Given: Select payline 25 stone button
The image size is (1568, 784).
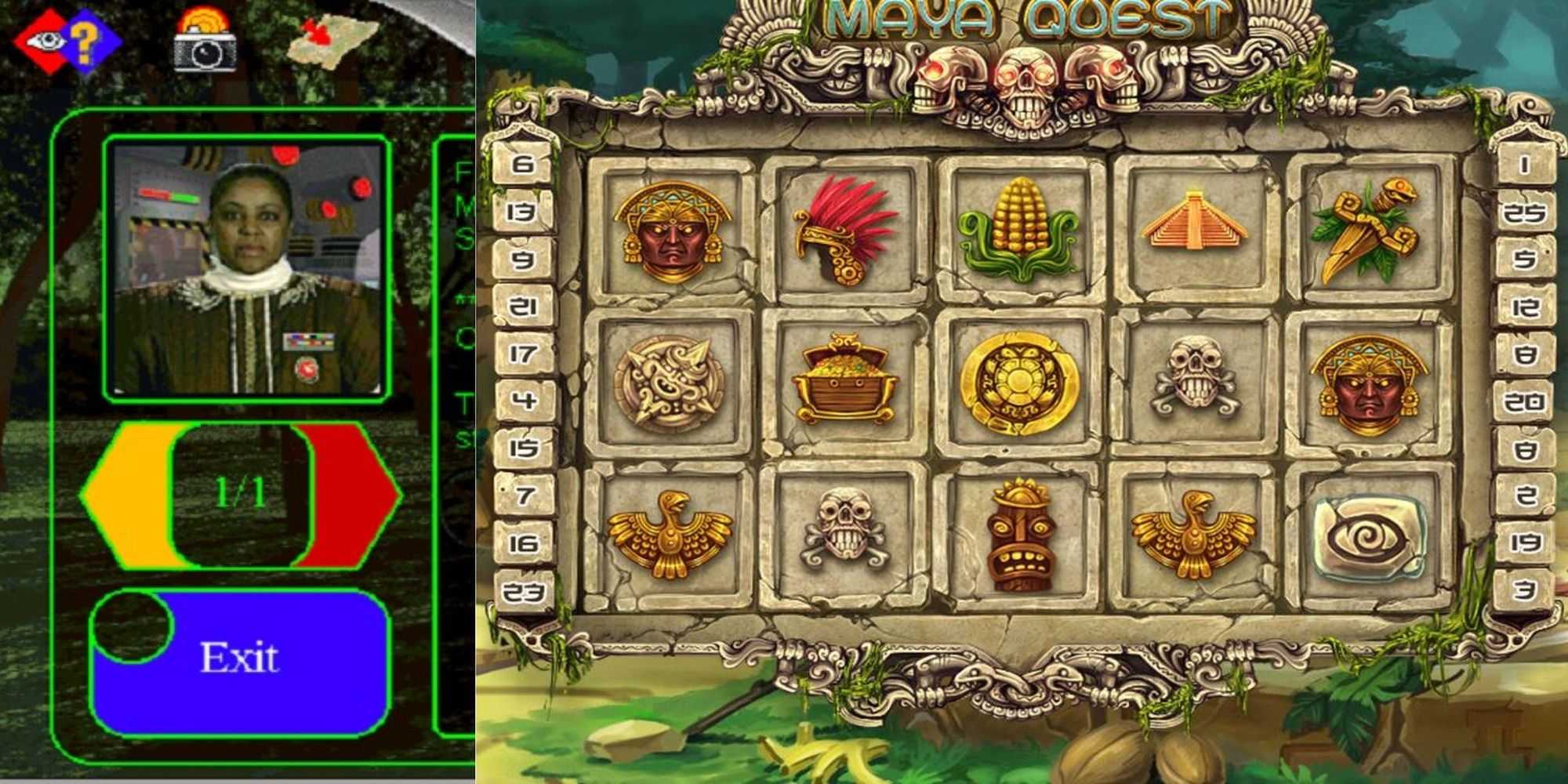Looking at the screenshot, I should click(1524, 212).
